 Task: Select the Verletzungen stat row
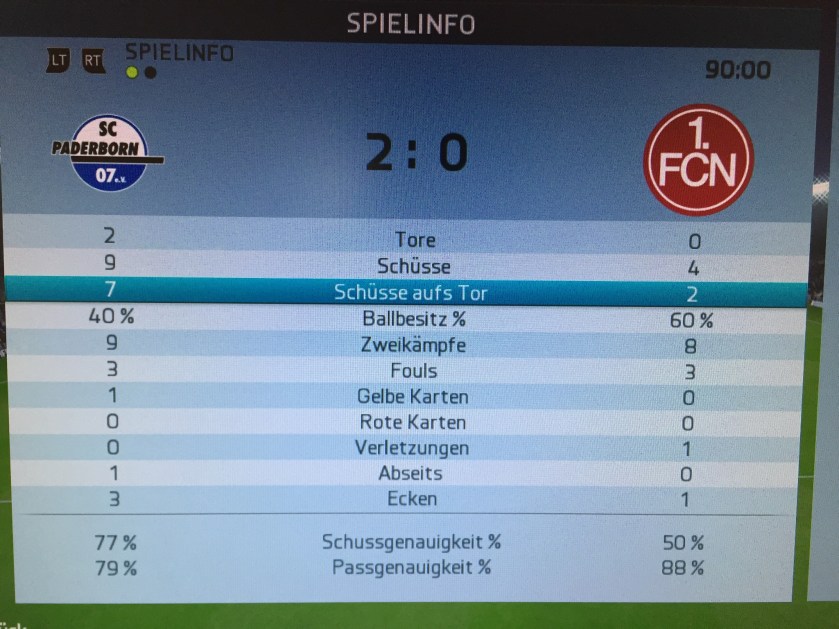(414, 448)
